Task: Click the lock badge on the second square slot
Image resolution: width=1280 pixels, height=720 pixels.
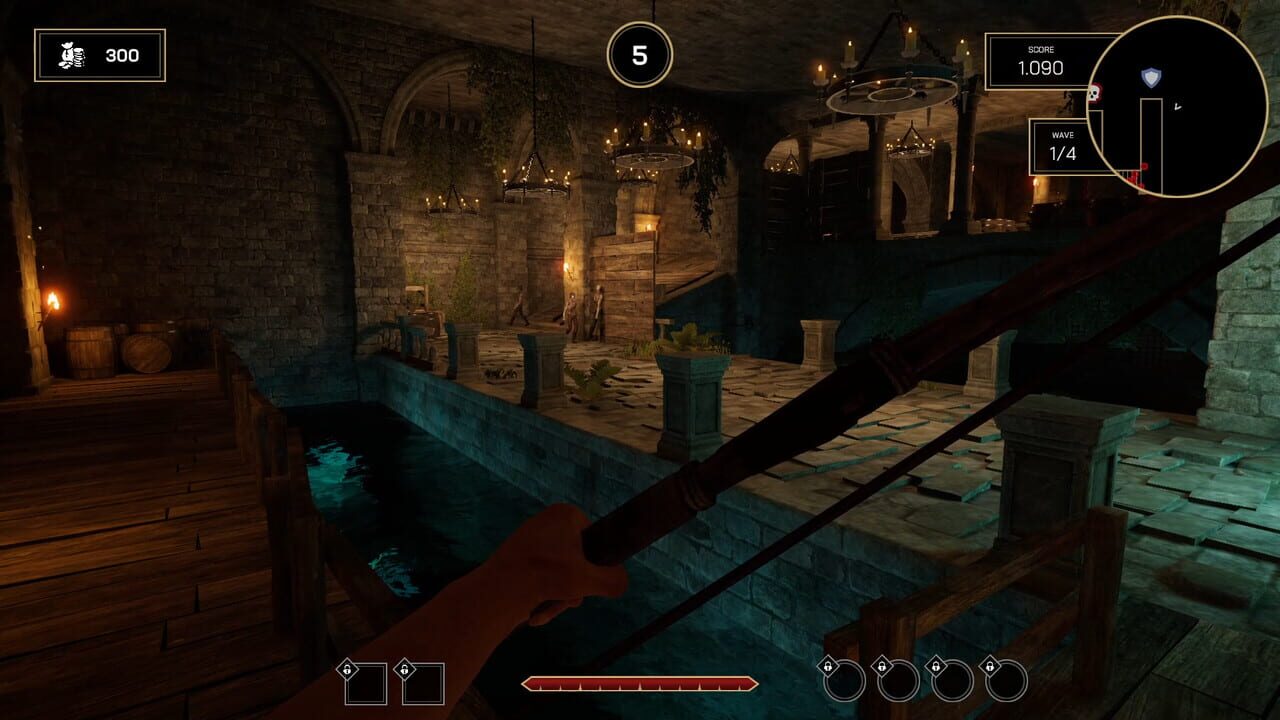Action: pyautogui.click(x=406, y=667)
